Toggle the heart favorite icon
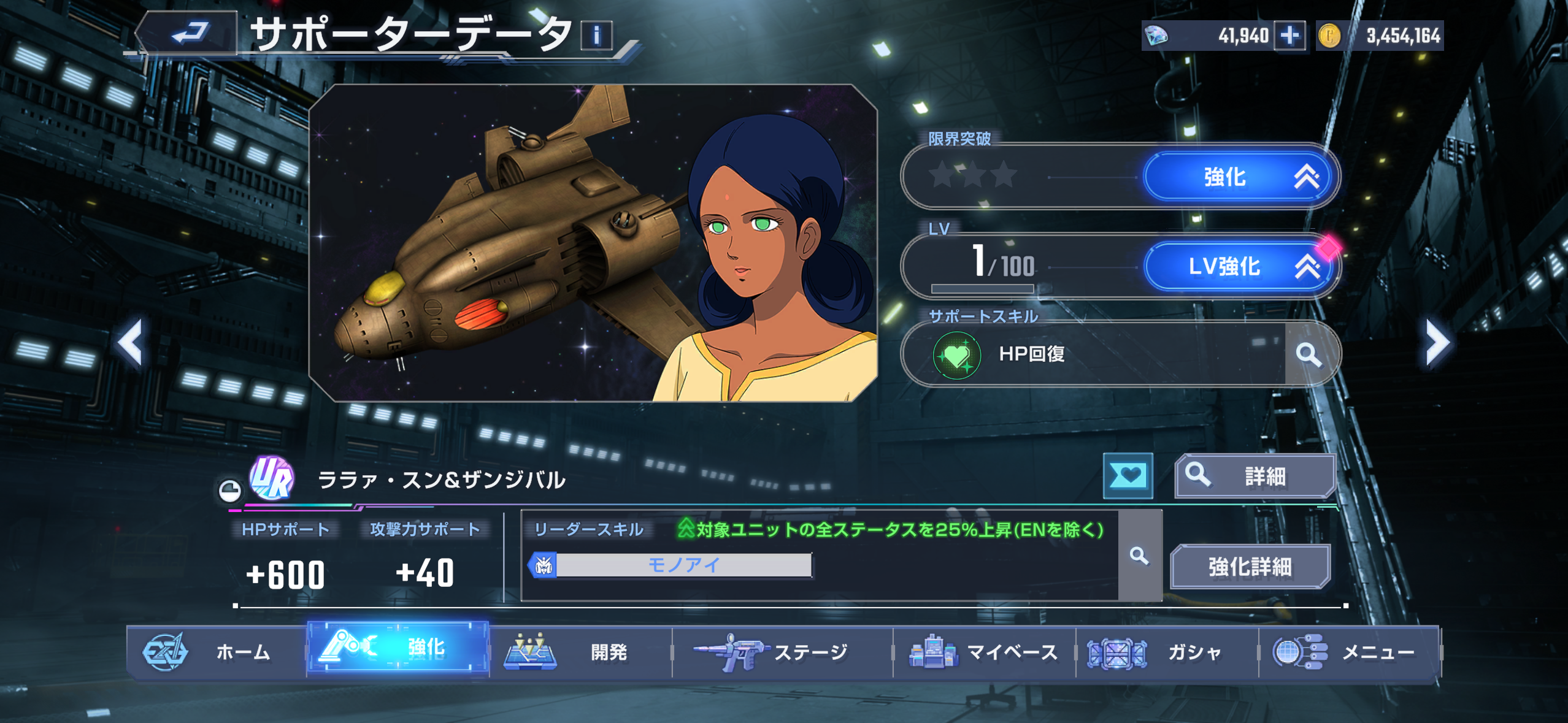 pyautogui.click(x=1128, y=475)
